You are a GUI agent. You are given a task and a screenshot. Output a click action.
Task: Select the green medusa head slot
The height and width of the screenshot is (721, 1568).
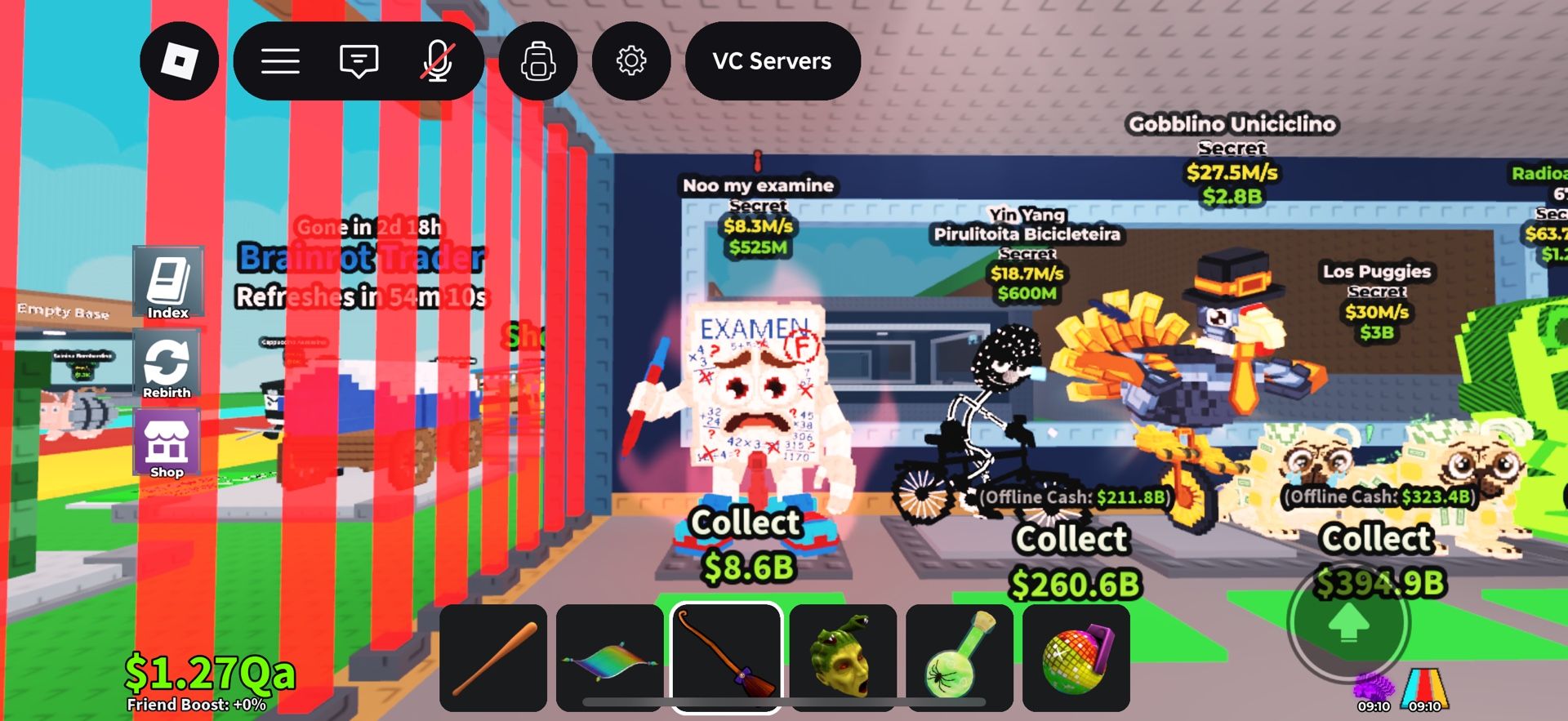843,658
